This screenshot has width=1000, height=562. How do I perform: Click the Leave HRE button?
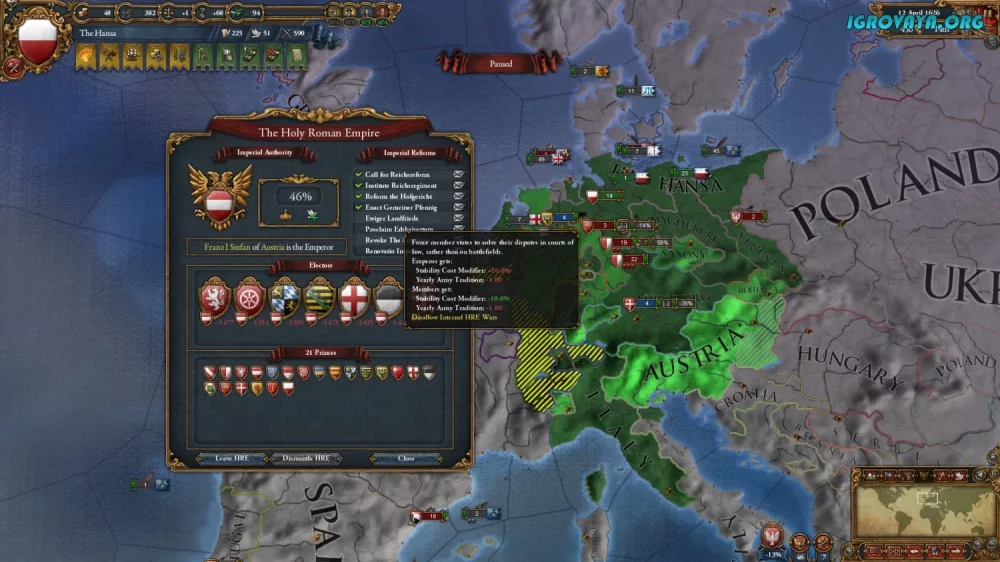click(230, 458)
